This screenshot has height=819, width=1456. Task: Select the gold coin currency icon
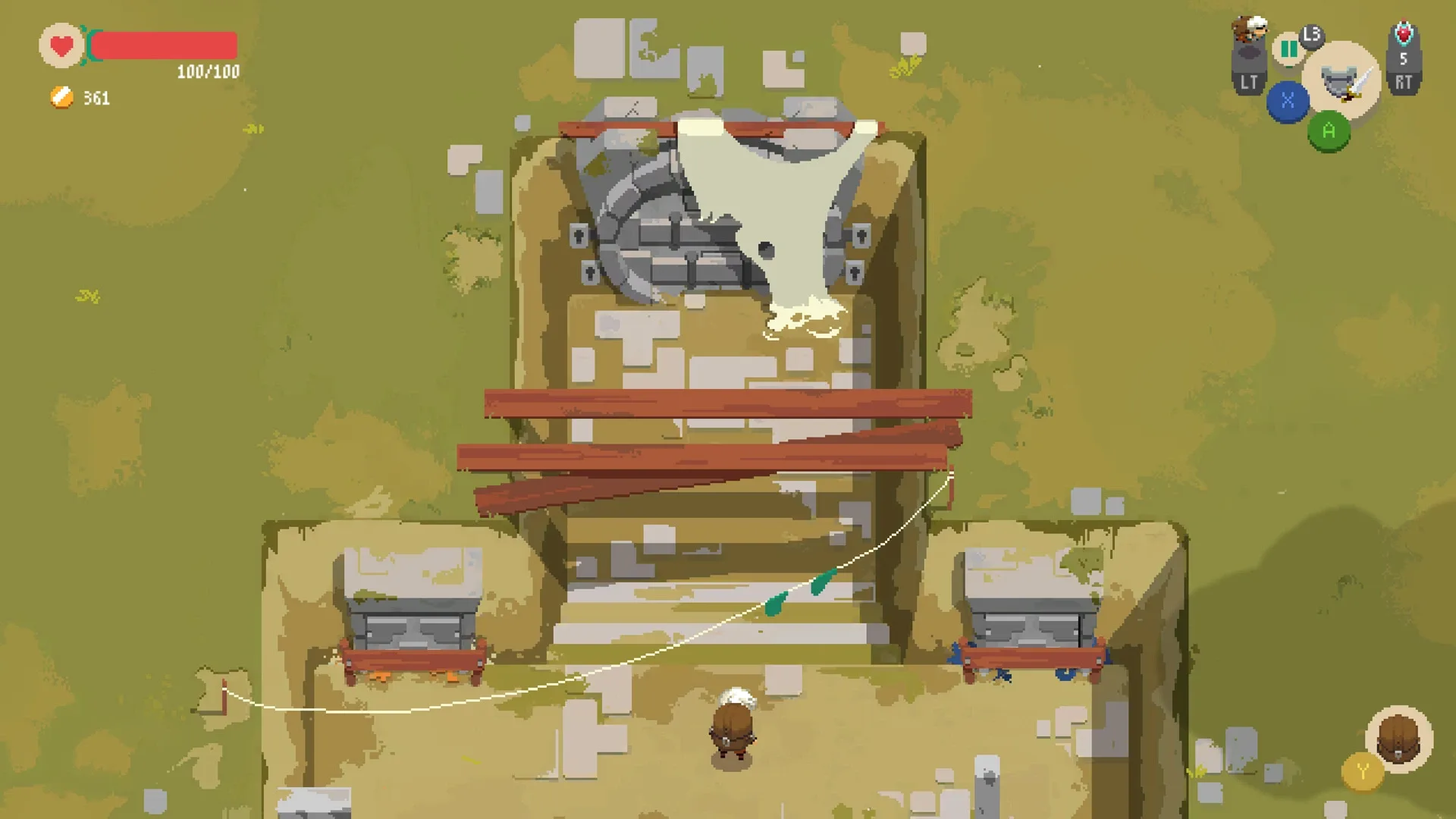pyautogui.click(x=61, y=98)
